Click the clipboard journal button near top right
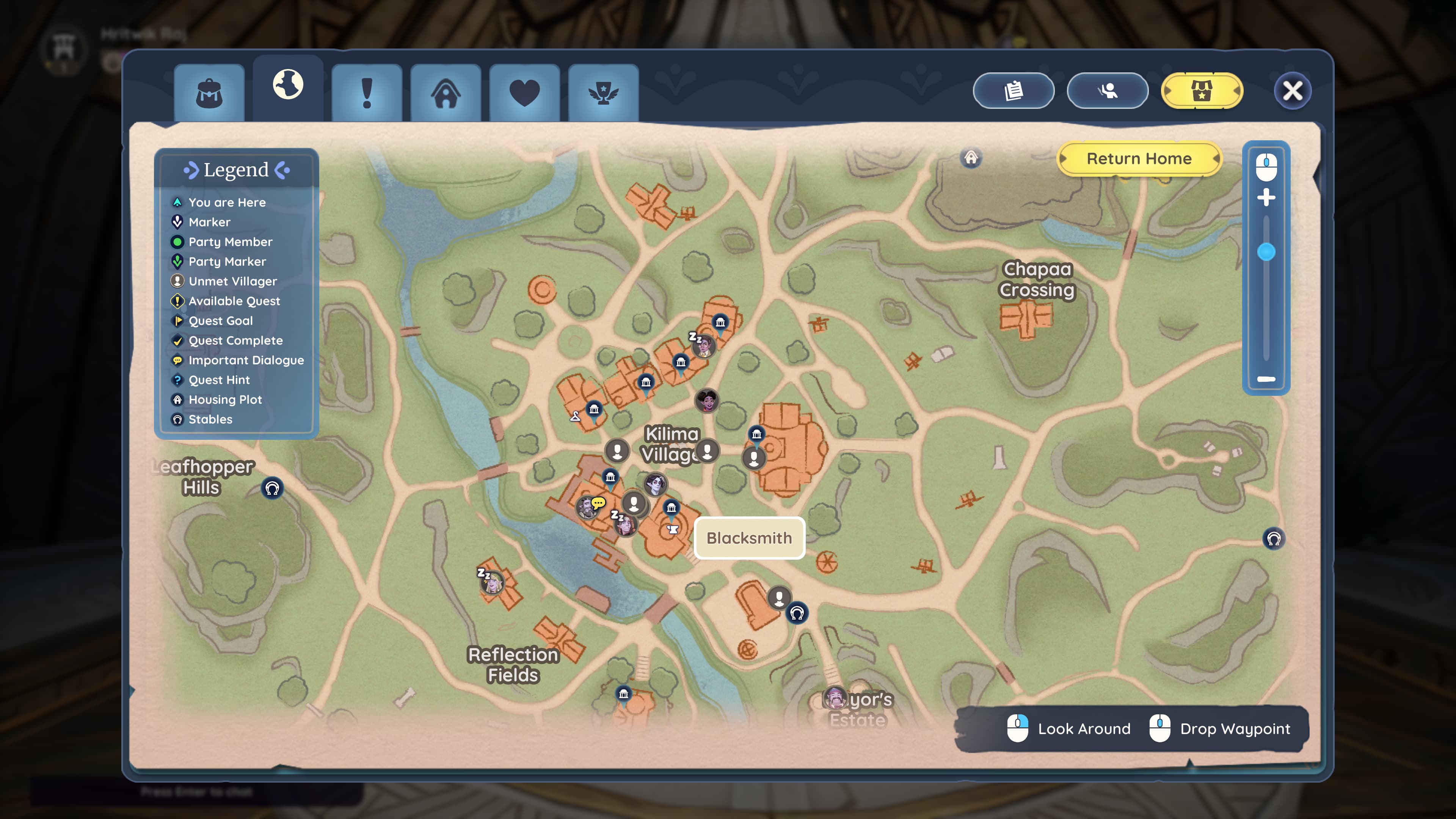 pyautogui.click(x=1014, y=91)
